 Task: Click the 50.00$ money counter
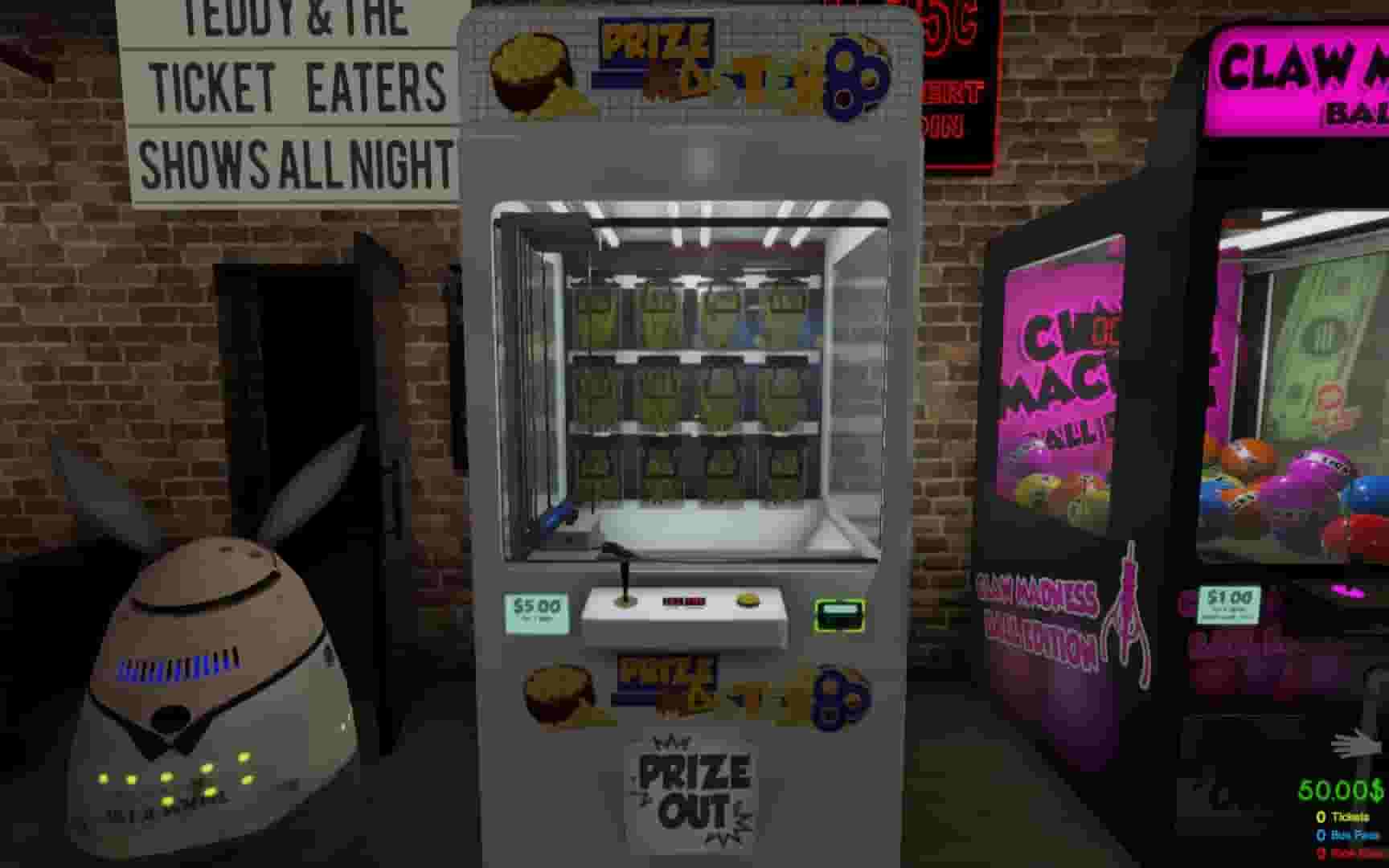pyautogui.click(x=1343, y=791)
